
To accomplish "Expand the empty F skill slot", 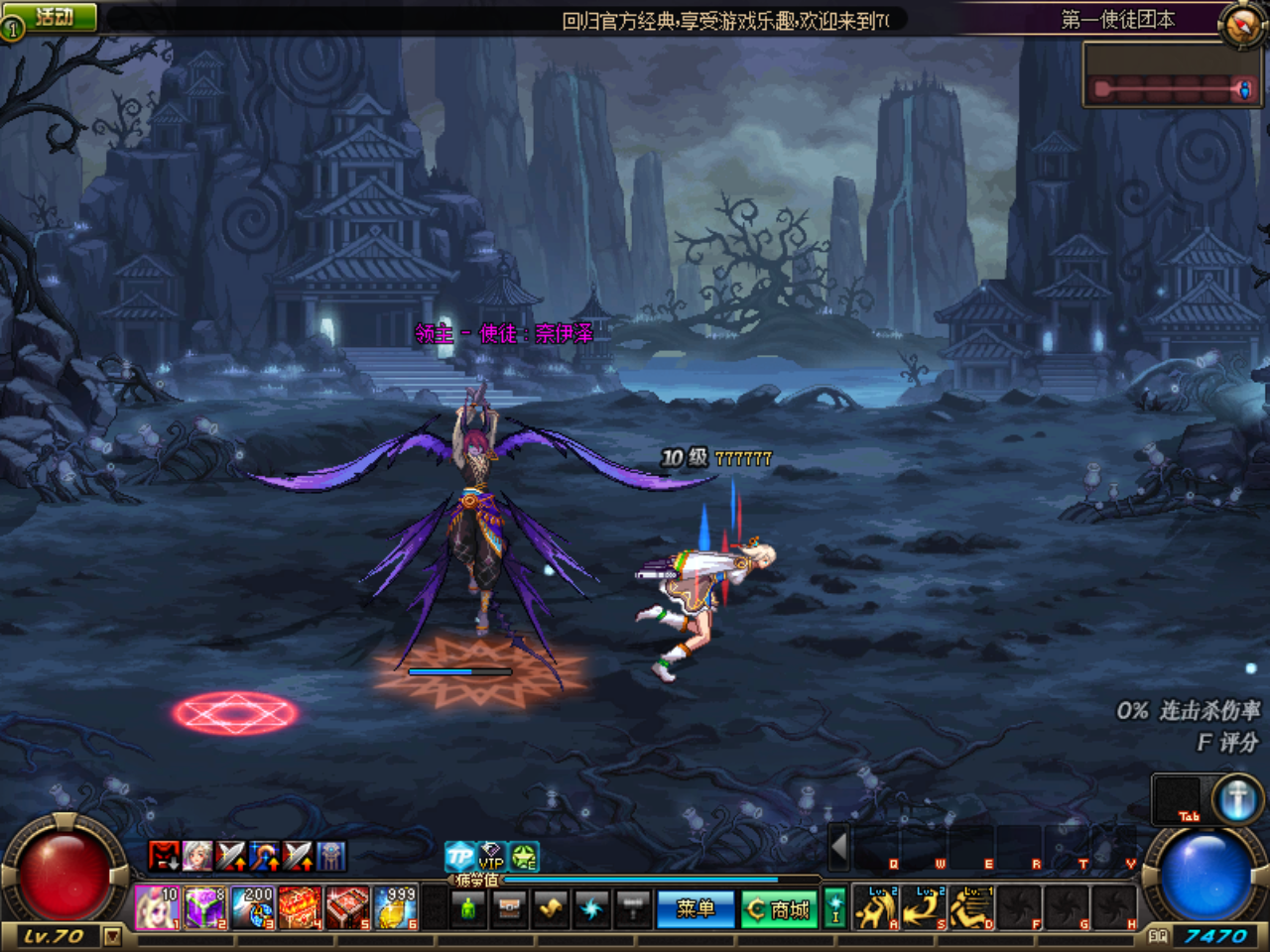I will [x=1018, y=906].
